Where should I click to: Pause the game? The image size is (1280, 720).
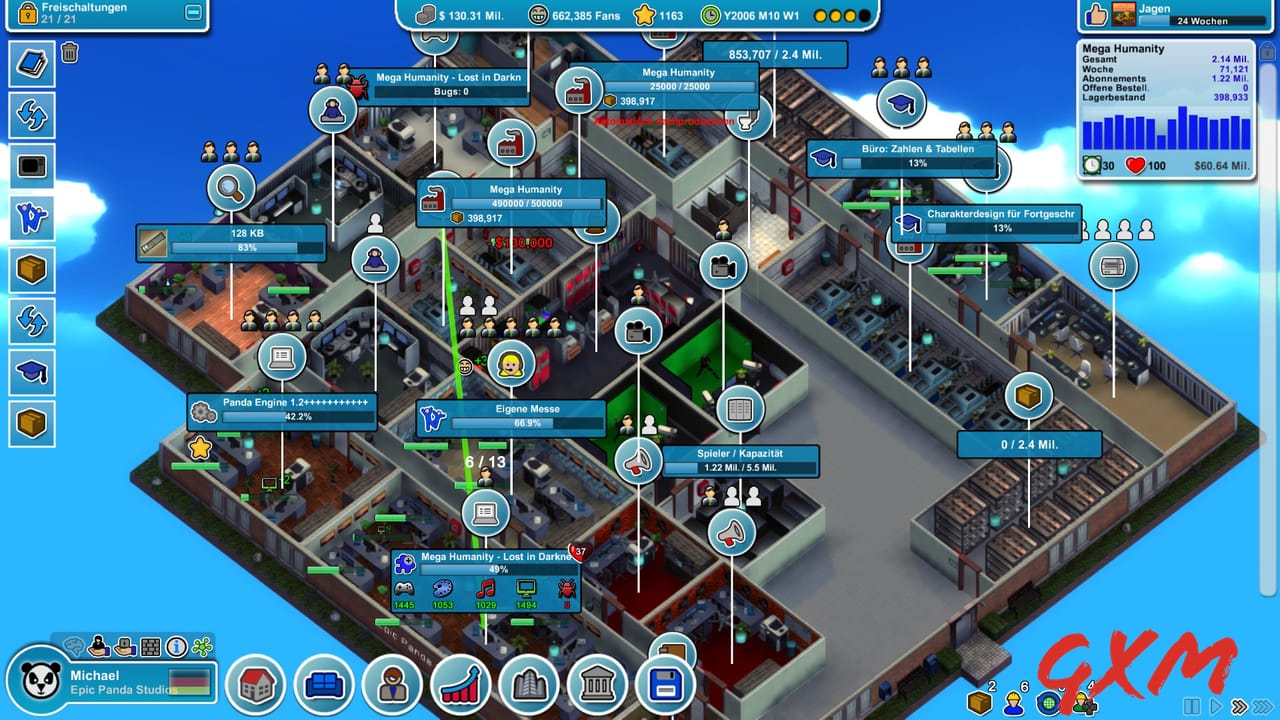click(x=1193, y=705)
